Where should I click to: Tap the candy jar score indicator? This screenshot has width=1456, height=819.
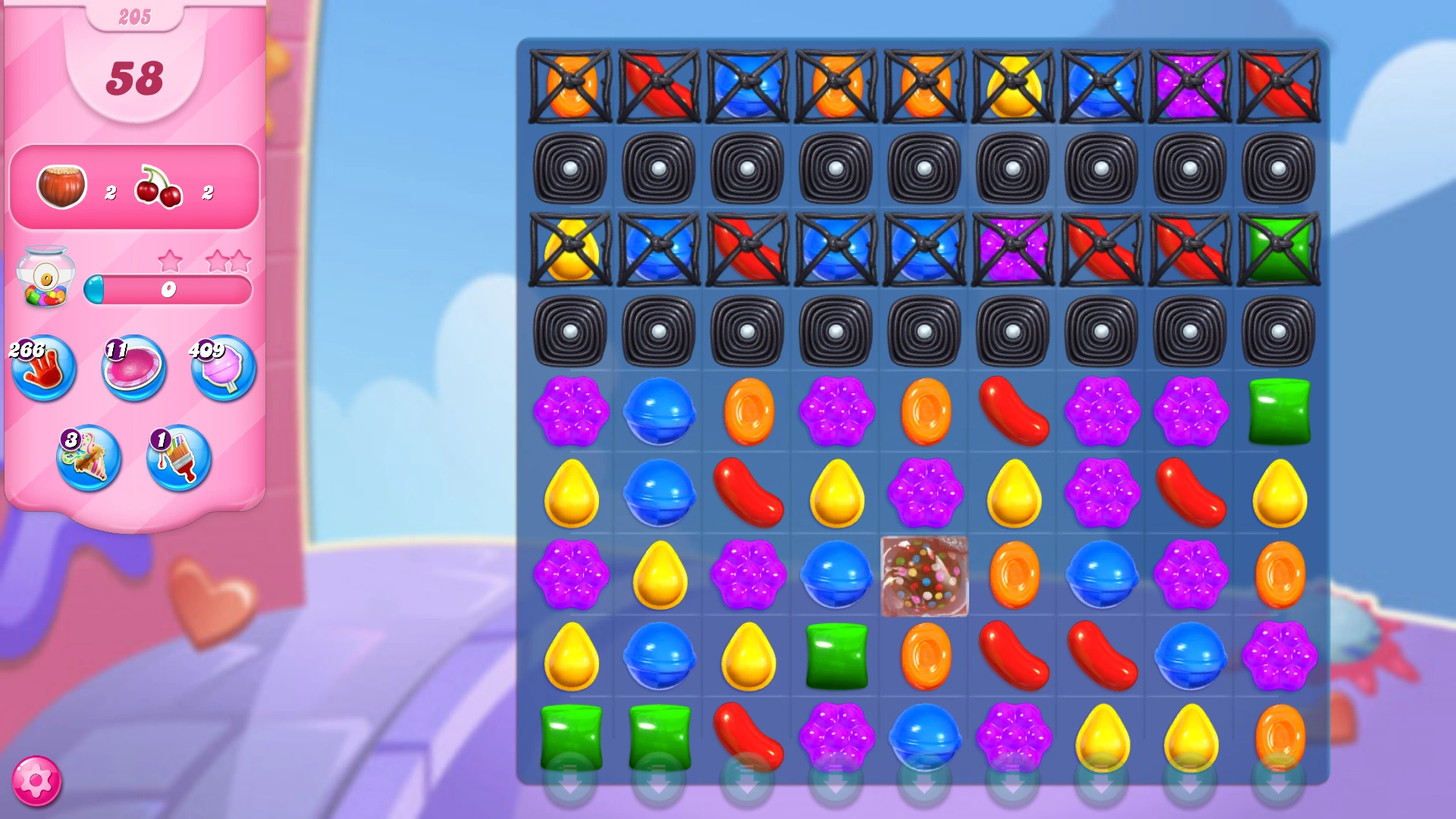point(47,279)
